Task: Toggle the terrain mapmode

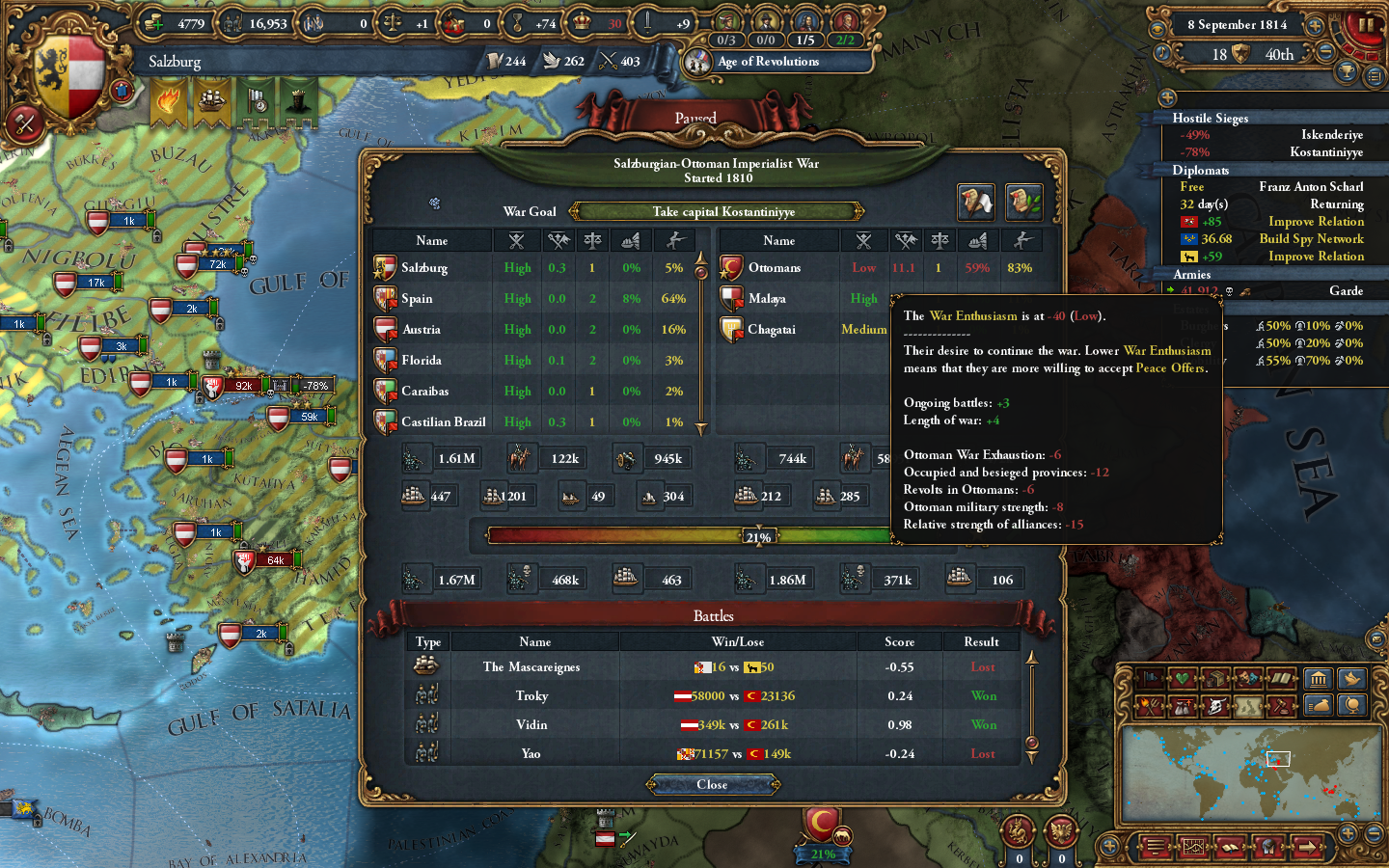Action: [1246, 705]
